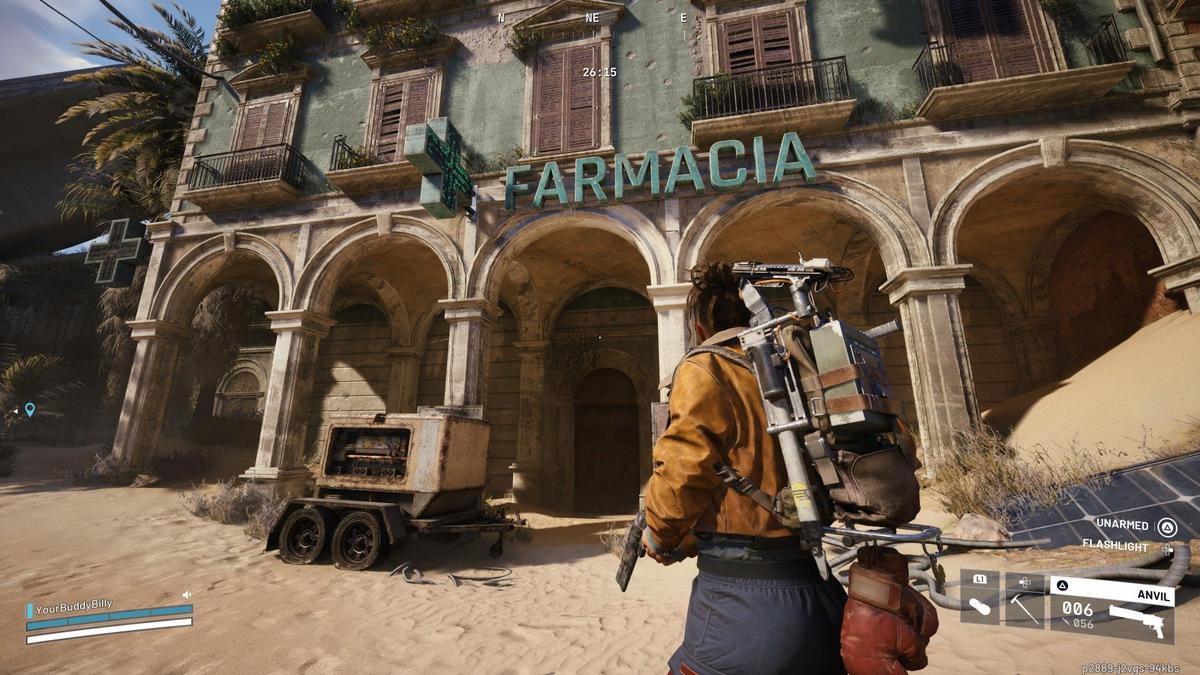Viewport: 1200px width, 675px height.
Task: Click the blue waypoint marker
Action: (30, 409)
